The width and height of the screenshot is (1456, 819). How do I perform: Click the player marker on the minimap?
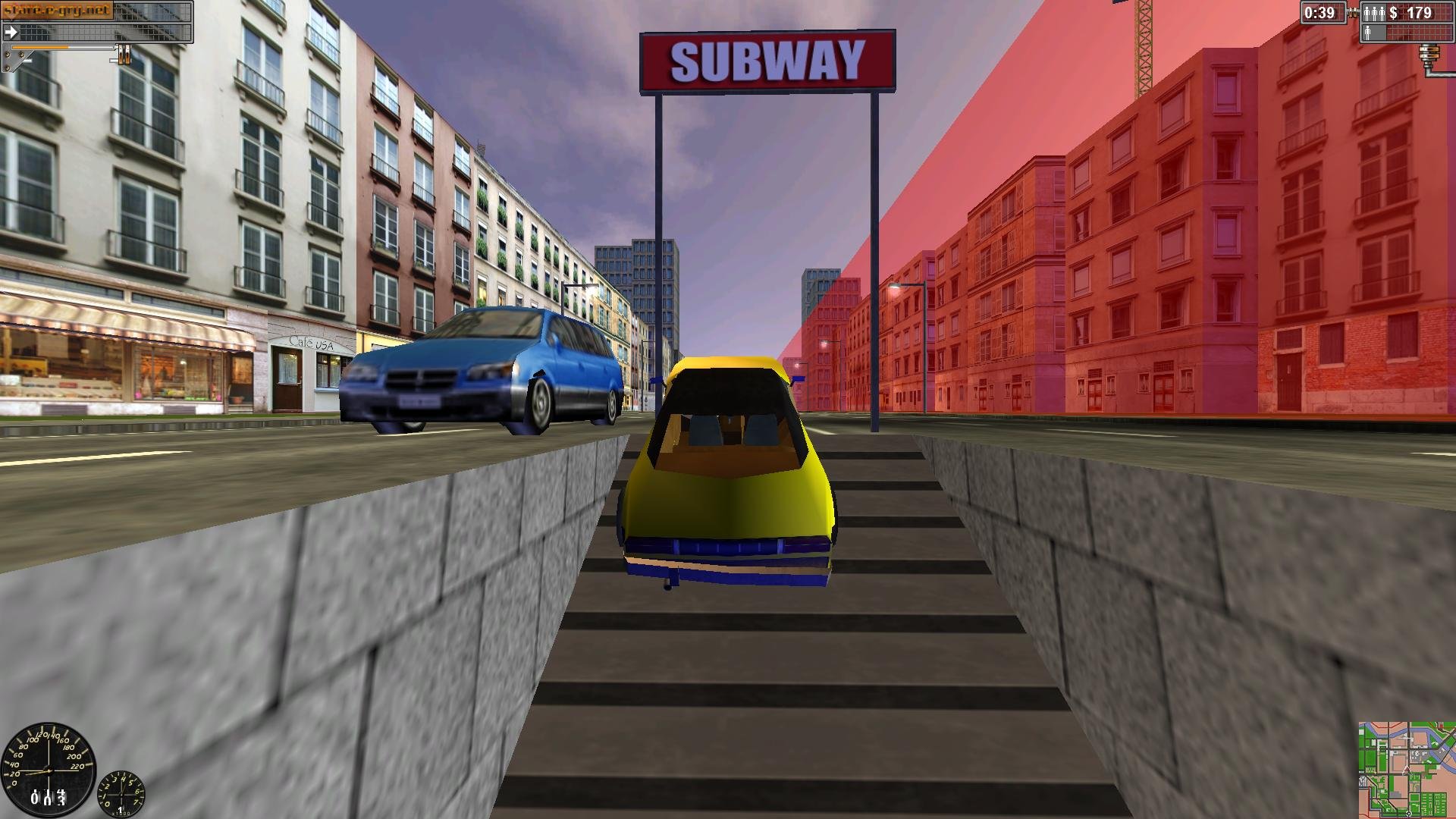tap(1406, 770)
